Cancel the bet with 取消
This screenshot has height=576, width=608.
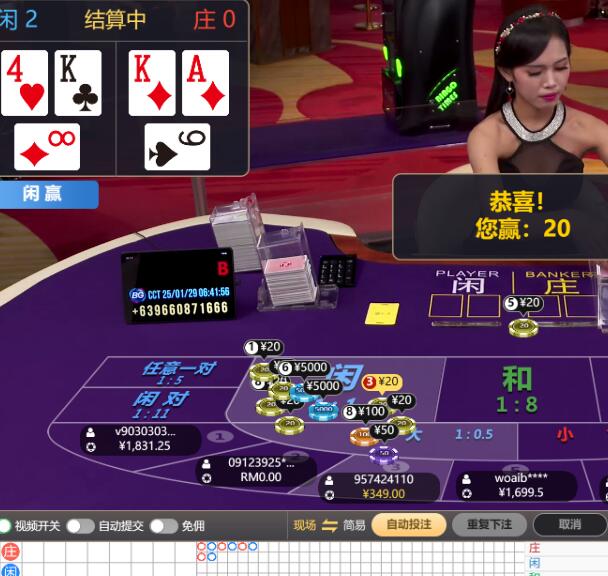(569, 524)
